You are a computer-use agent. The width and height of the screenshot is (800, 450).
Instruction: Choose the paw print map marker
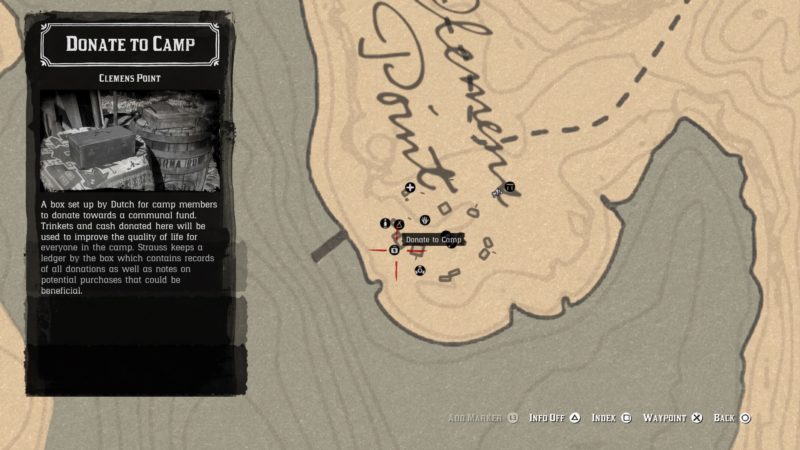pos(425,218)
